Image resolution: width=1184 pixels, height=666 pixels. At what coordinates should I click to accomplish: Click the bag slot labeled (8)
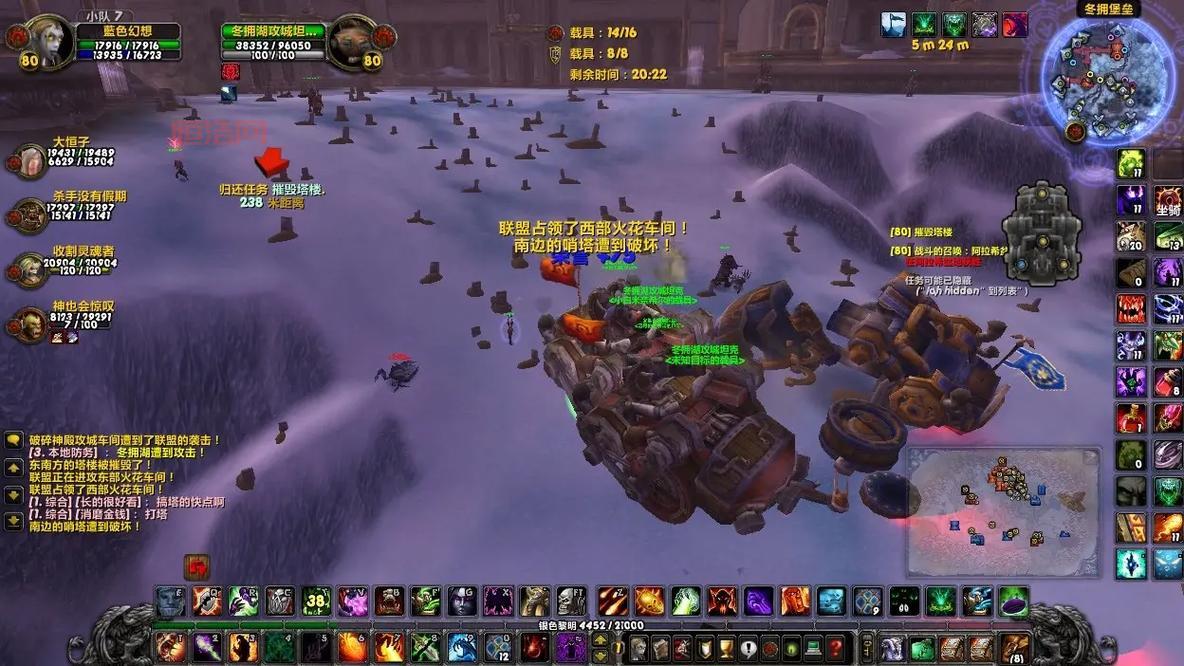click(1014, 647)
